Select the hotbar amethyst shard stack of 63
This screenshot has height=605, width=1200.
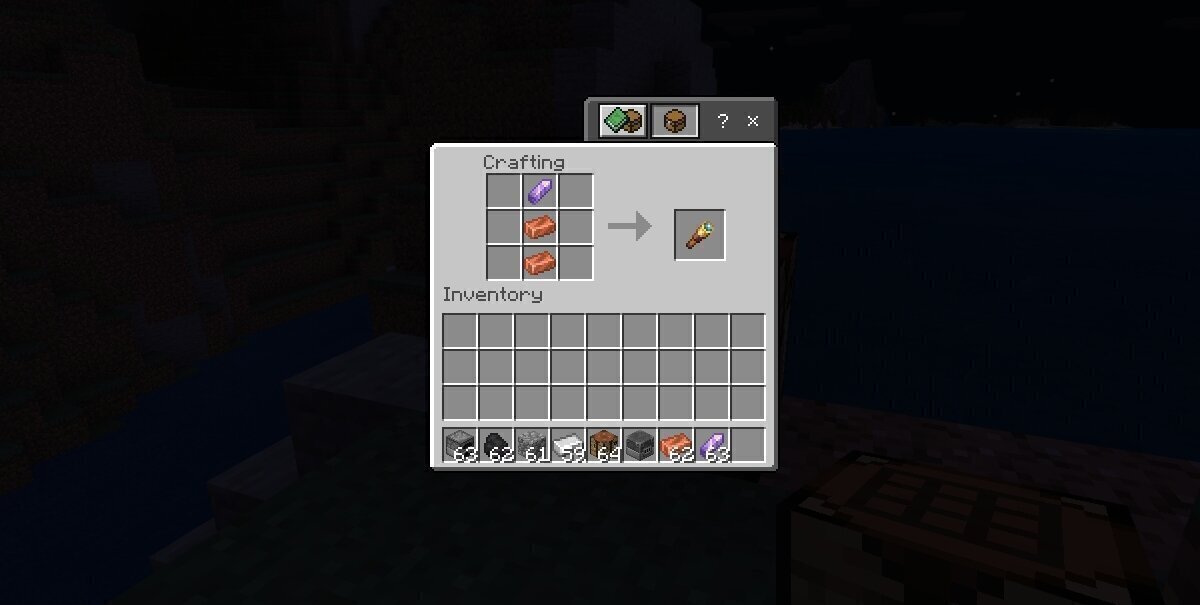click(712, 444)
